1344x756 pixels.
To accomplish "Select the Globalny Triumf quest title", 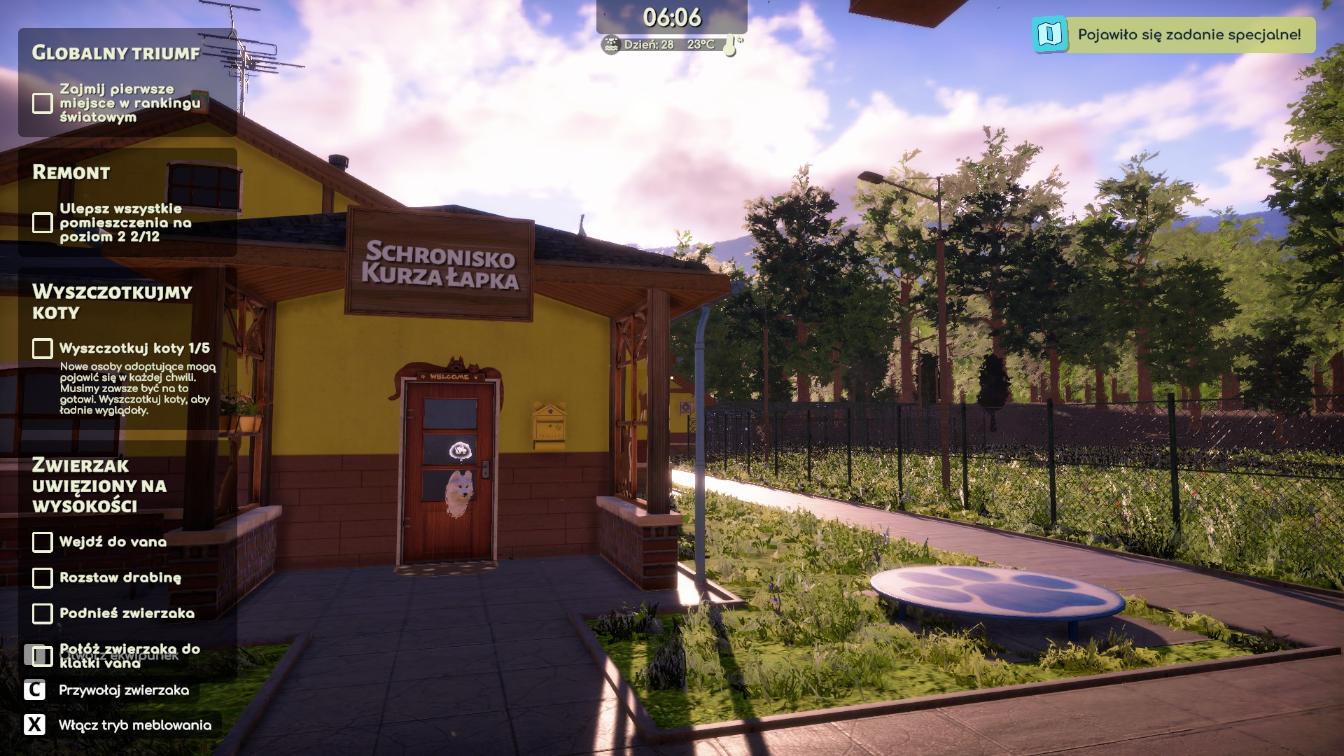I will coord(116,53).
